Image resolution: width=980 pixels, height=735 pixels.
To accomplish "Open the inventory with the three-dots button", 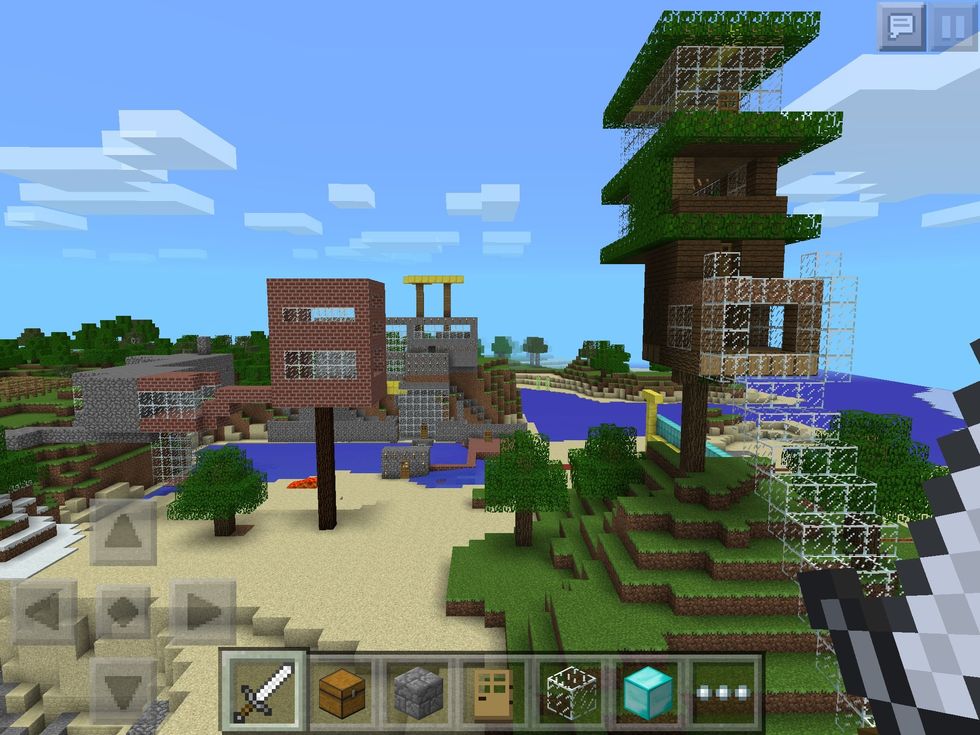I will point(723,691).
